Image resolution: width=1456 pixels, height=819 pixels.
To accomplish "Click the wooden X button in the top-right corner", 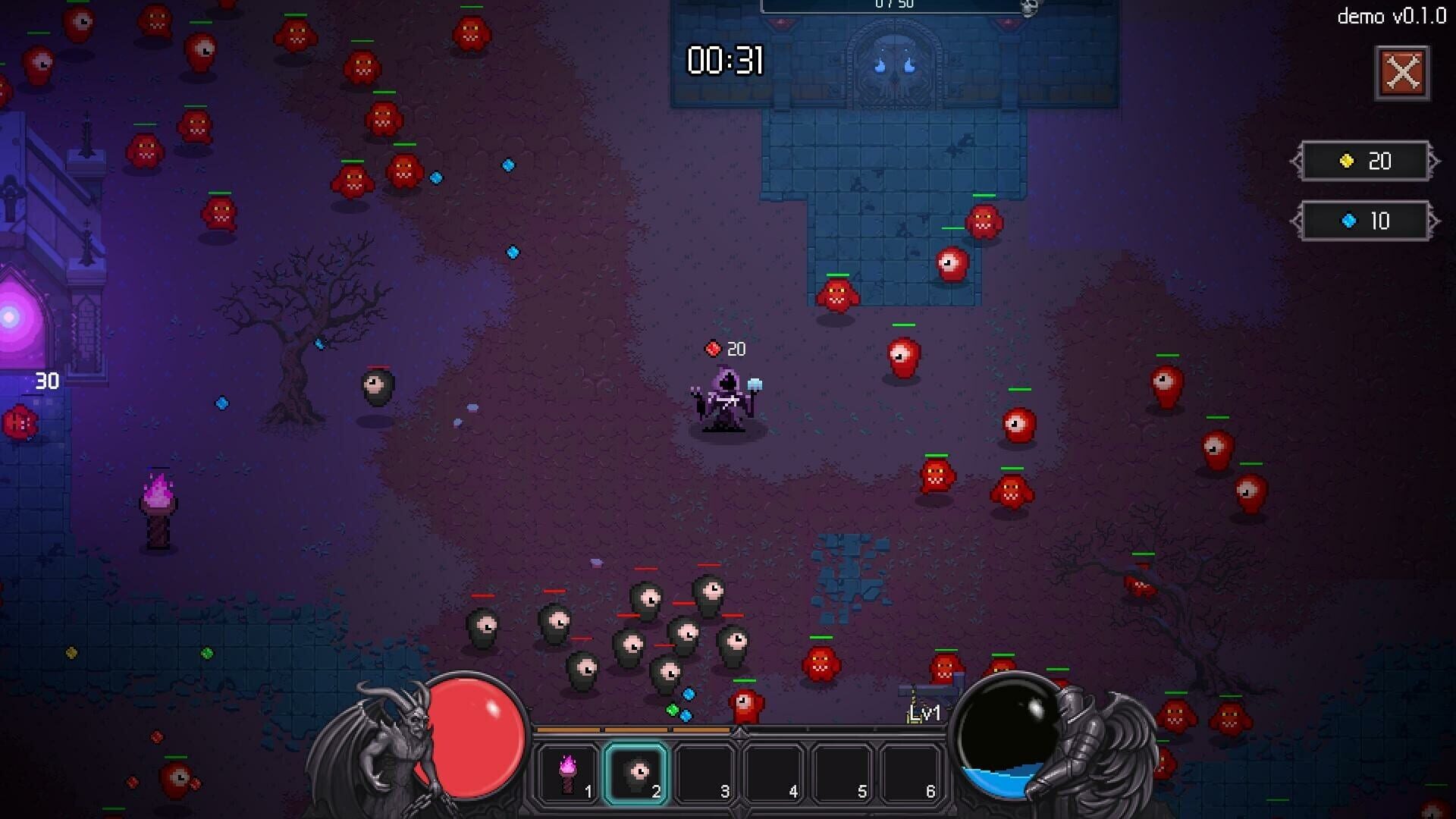I will tap(1402, 74).
